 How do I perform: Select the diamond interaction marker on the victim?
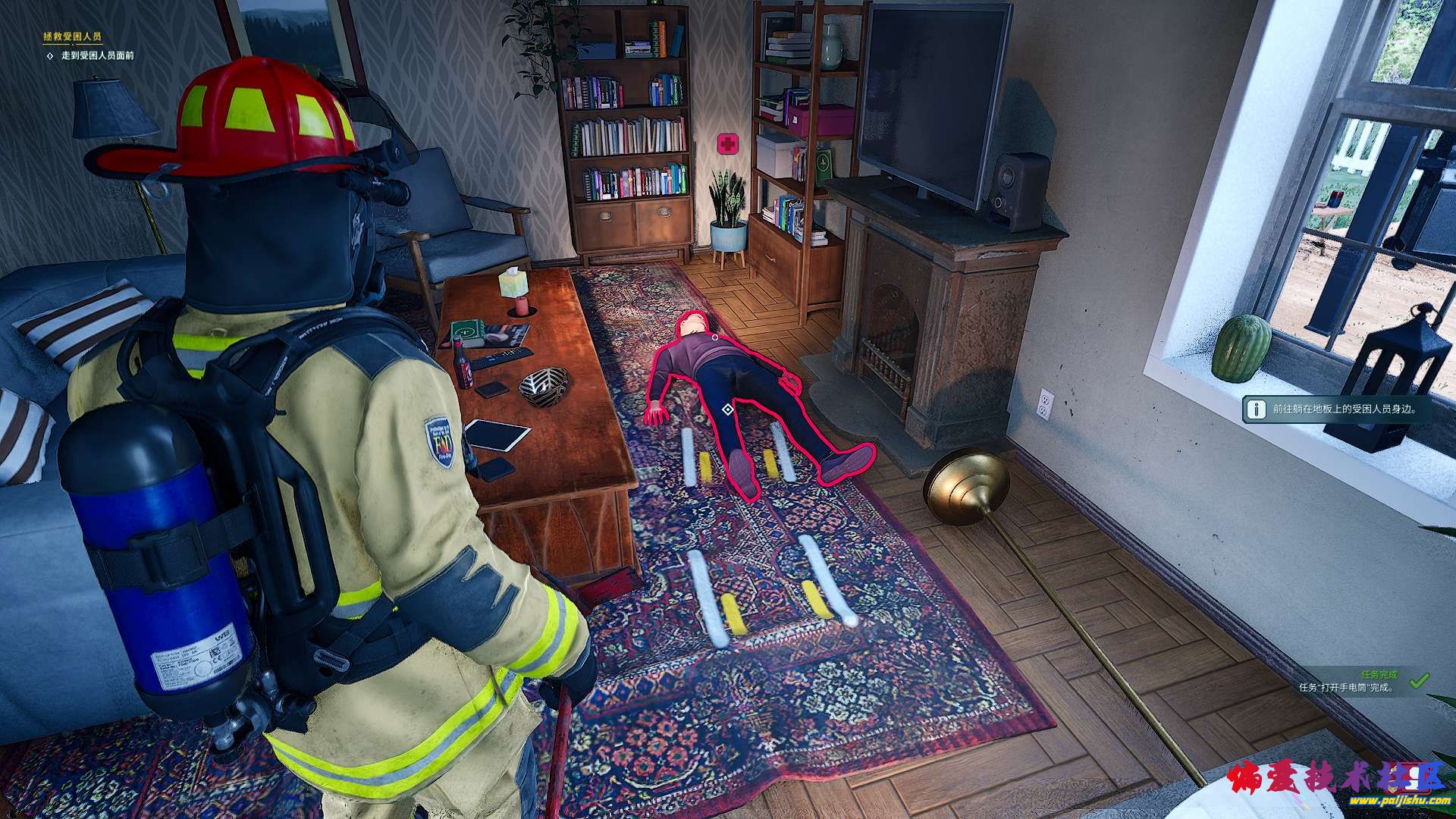(x=727, y=410)
